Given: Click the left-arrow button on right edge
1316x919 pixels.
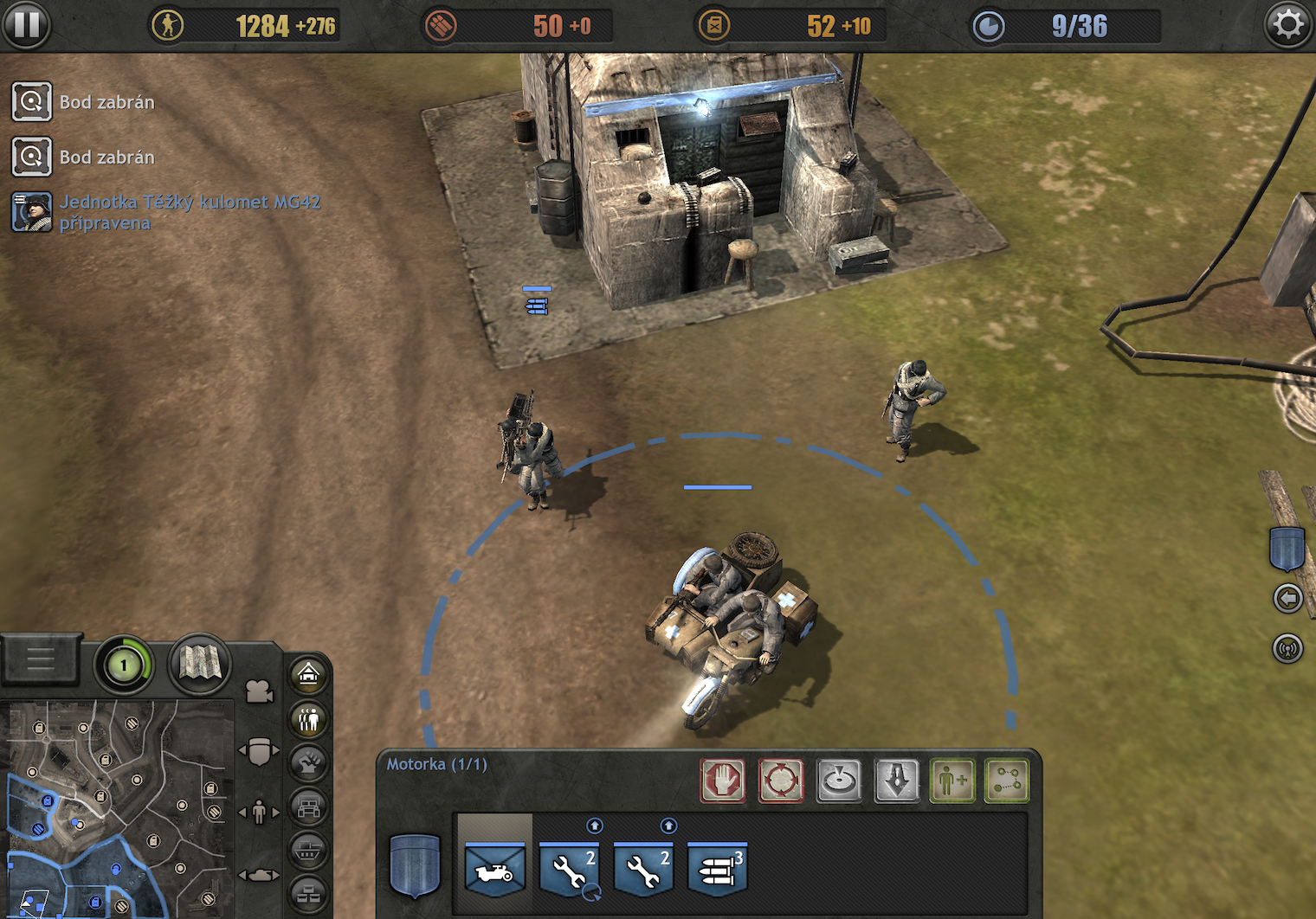Looking at the screenshot, I should 1288,598.
